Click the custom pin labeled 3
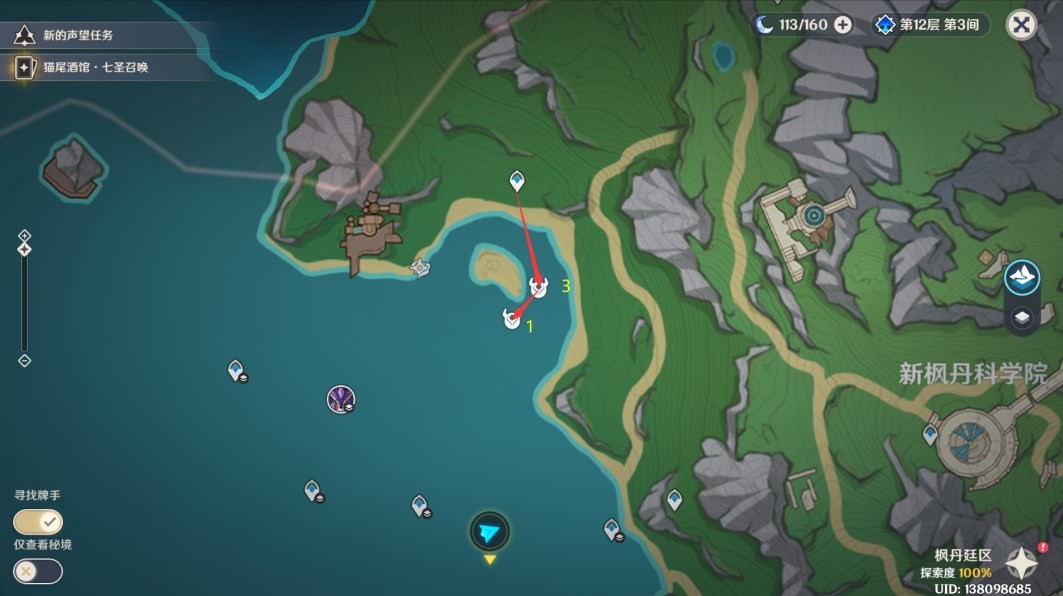This screenshot has height=596, width=1063. pos(538,288)
